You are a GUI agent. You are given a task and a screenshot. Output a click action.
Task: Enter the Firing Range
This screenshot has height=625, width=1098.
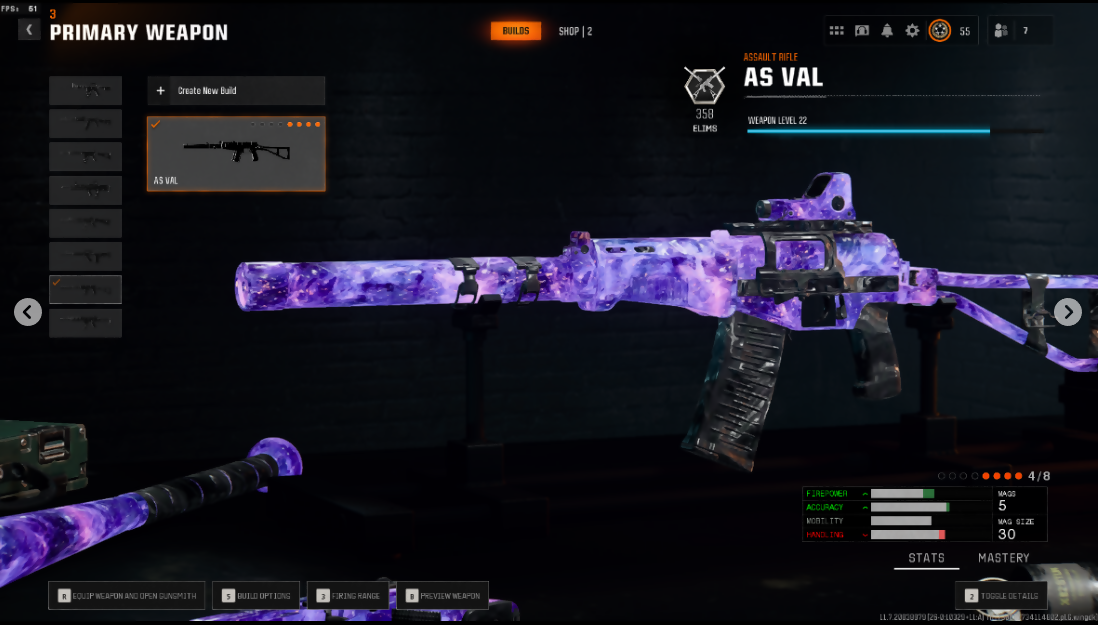click(x=348, y=596)
